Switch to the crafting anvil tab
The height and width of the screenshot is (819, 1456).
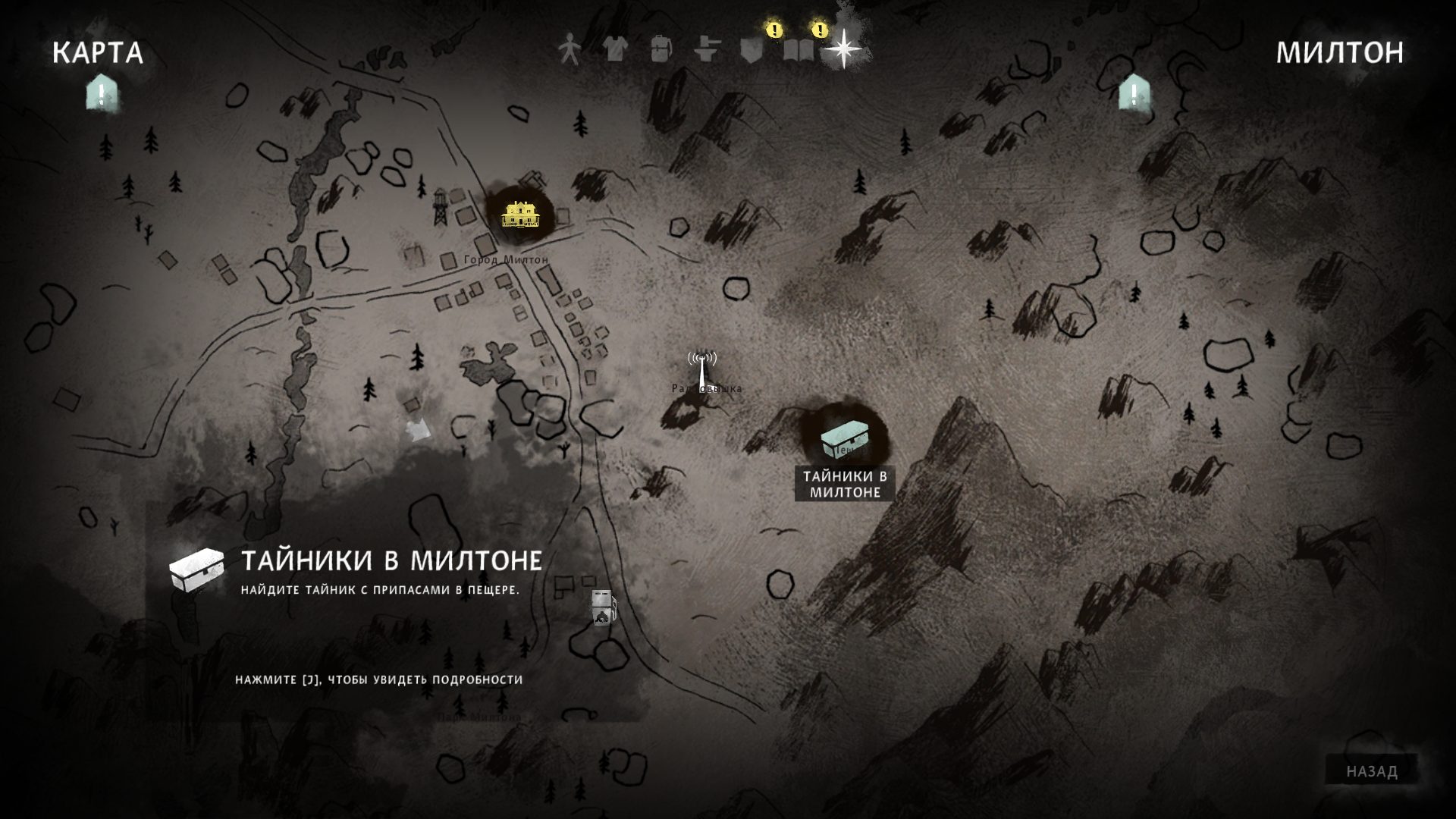click(707, 50)
